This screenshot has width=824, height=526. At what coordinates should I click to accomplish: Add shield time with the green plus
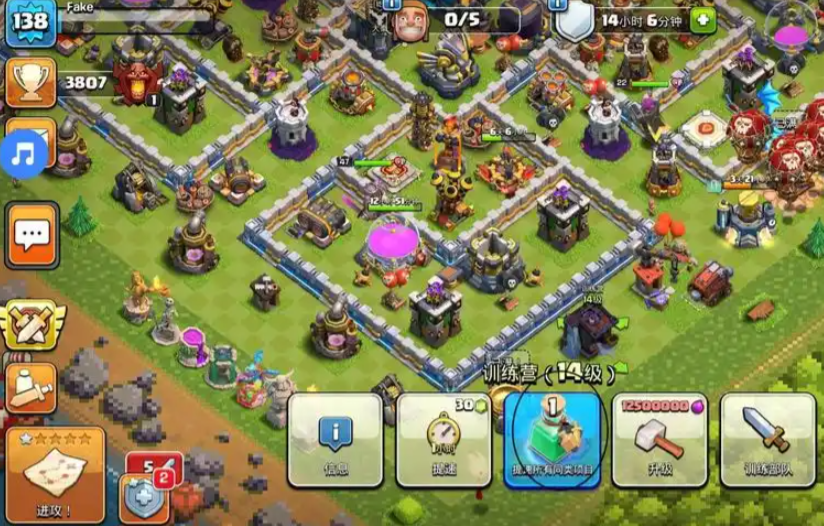(x=704, y=19)
